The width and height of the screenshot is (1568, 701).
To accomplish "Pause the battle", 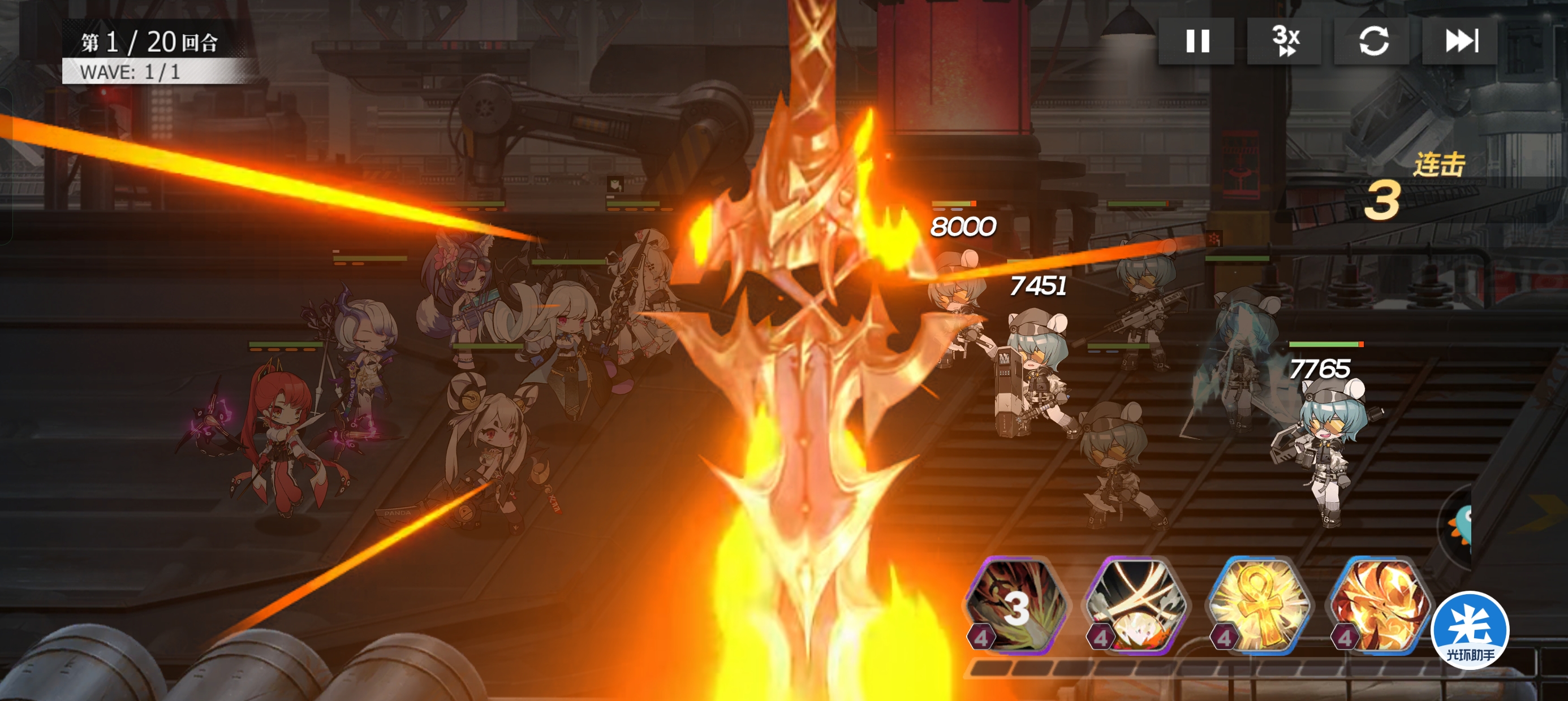I will 1196,41.
